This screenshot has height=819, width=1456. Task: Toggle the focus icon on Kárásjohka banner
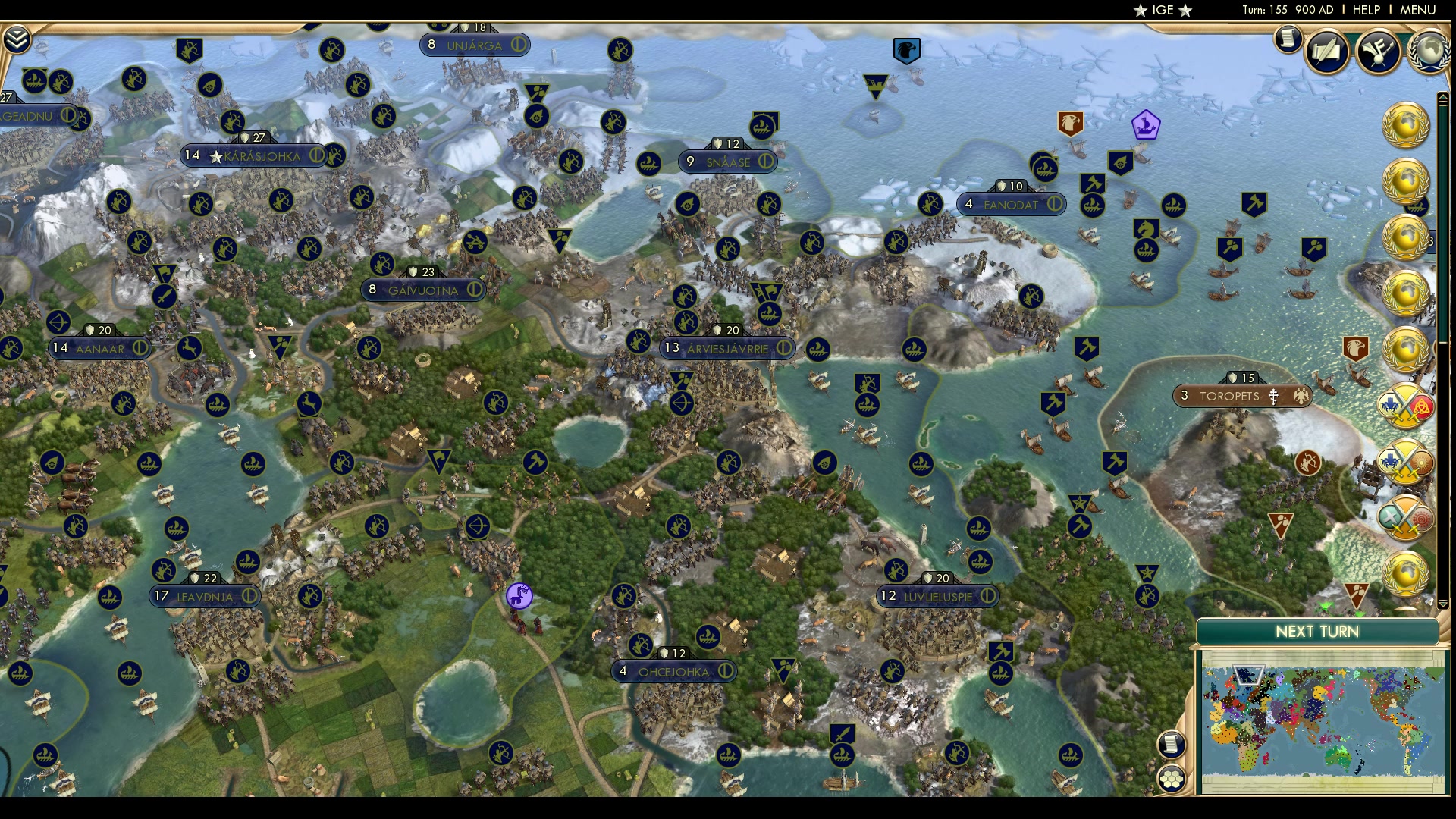(x=318, y=155)
